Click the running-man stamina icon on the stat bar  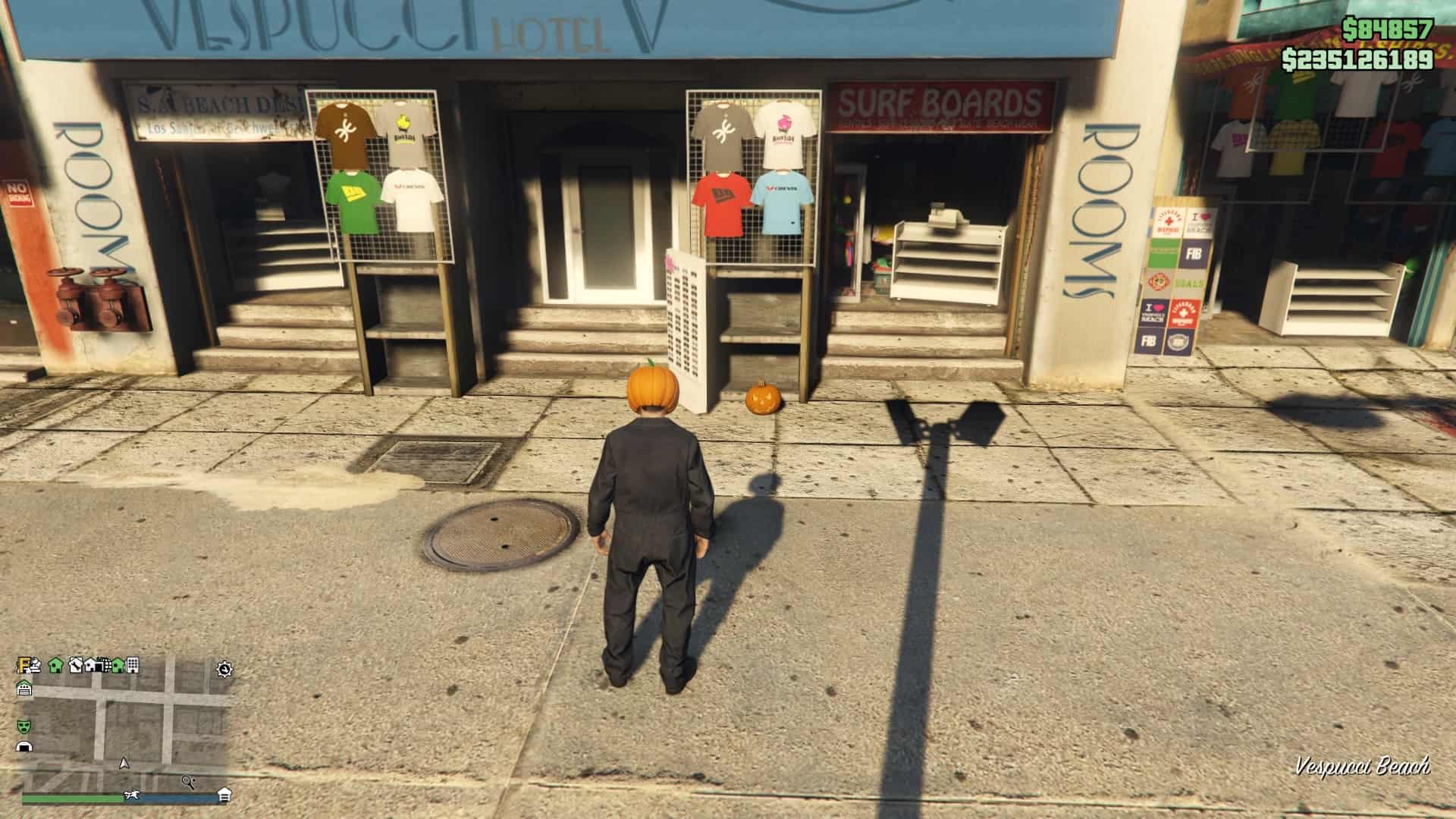tap(133, 795)
